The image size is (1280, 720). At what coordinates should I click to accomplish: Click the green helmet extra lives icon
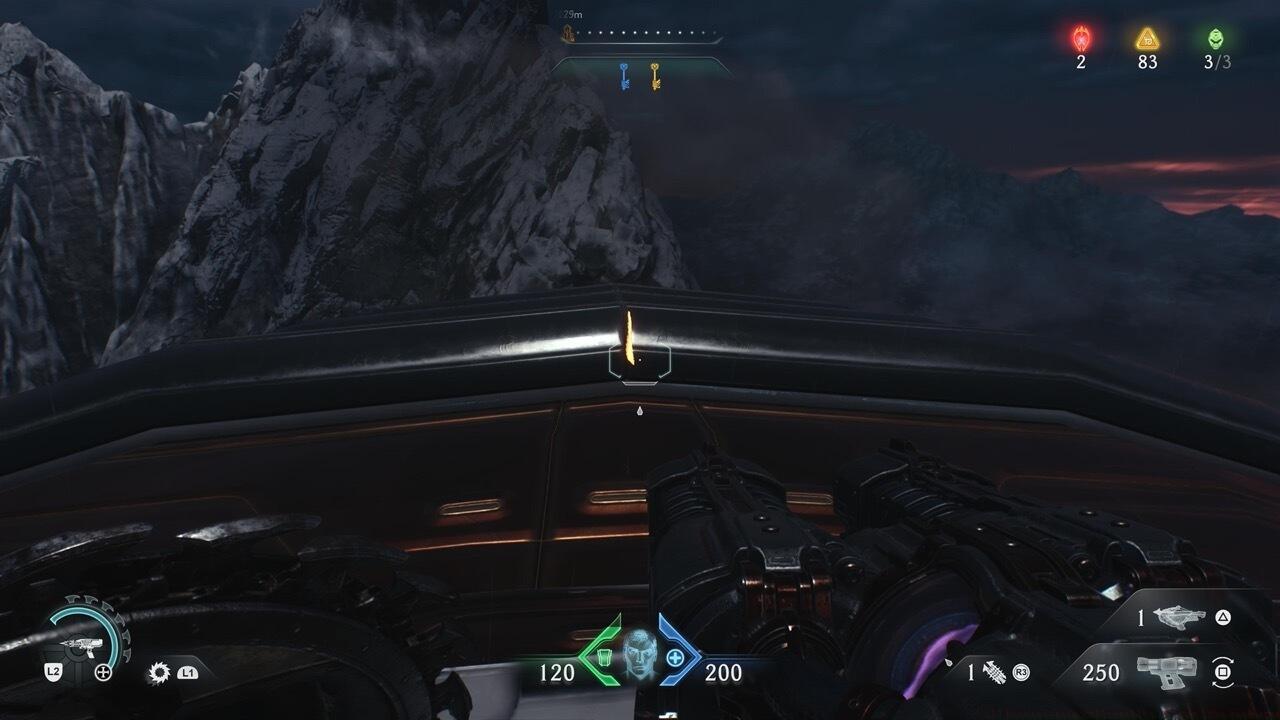coord(1215,39)
